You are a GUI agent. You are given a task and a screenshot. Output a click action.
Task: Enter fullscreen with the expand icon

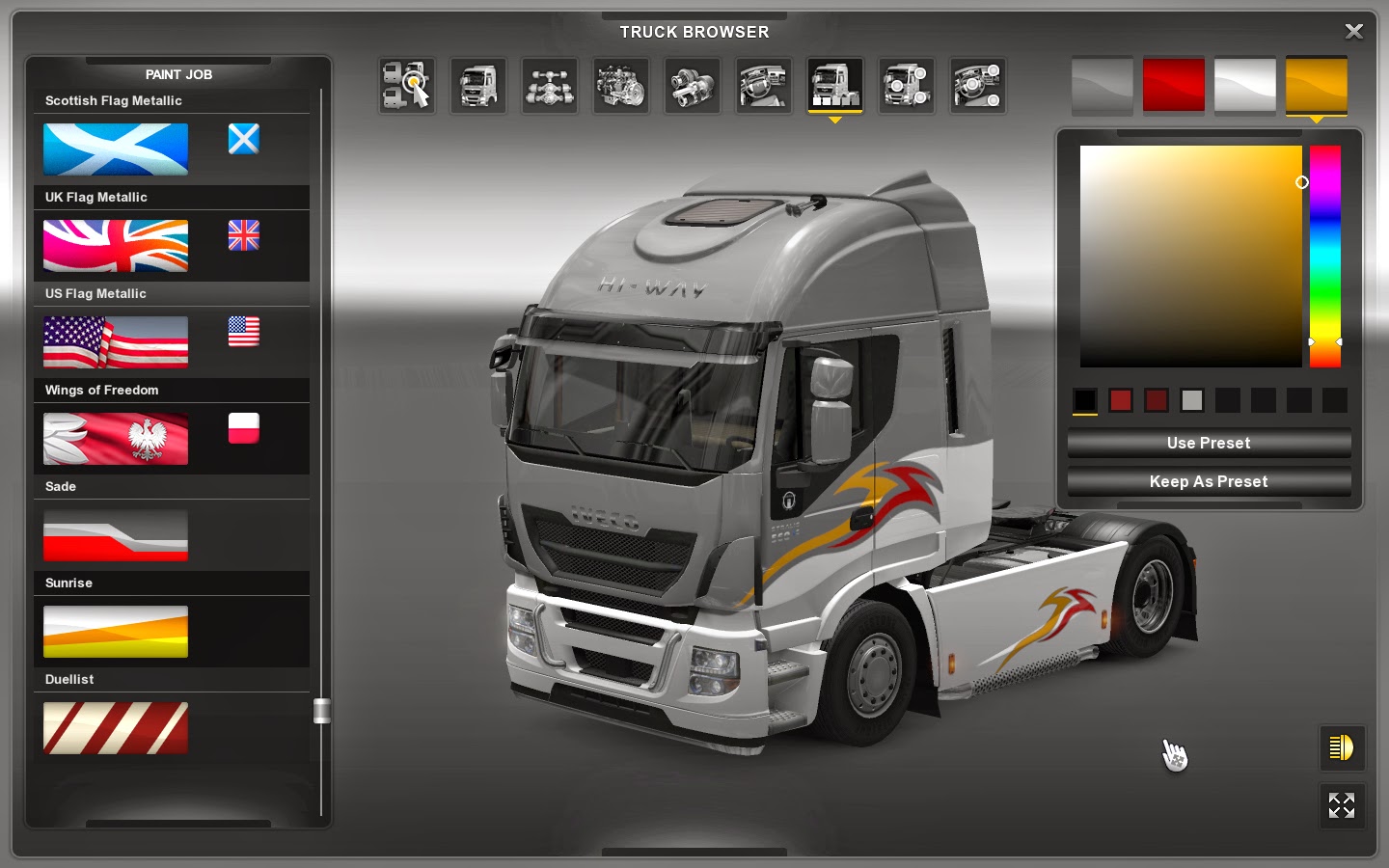coord(1342,806)
